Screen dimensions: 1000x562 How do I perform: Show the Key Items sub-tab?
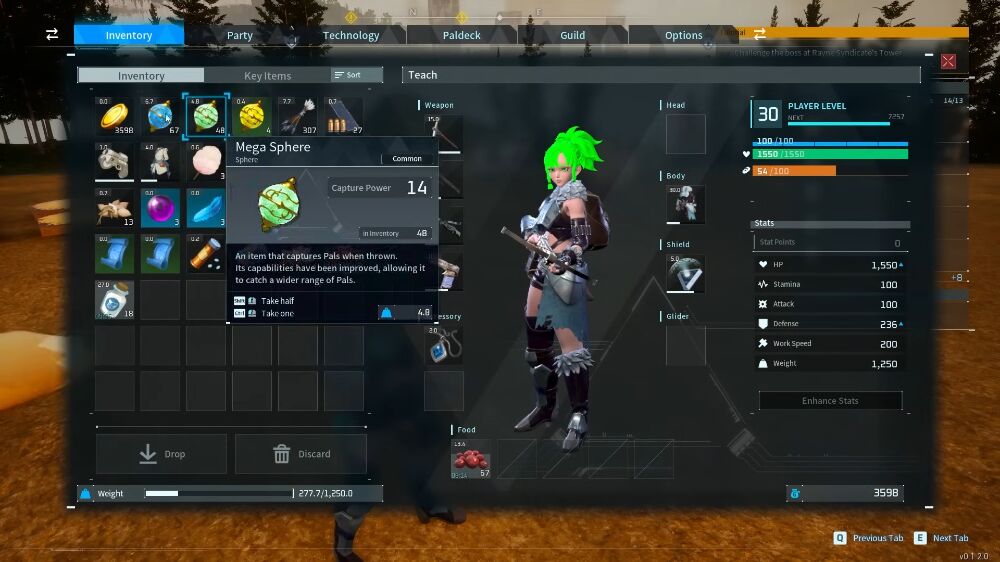click(x=267, y=76)
